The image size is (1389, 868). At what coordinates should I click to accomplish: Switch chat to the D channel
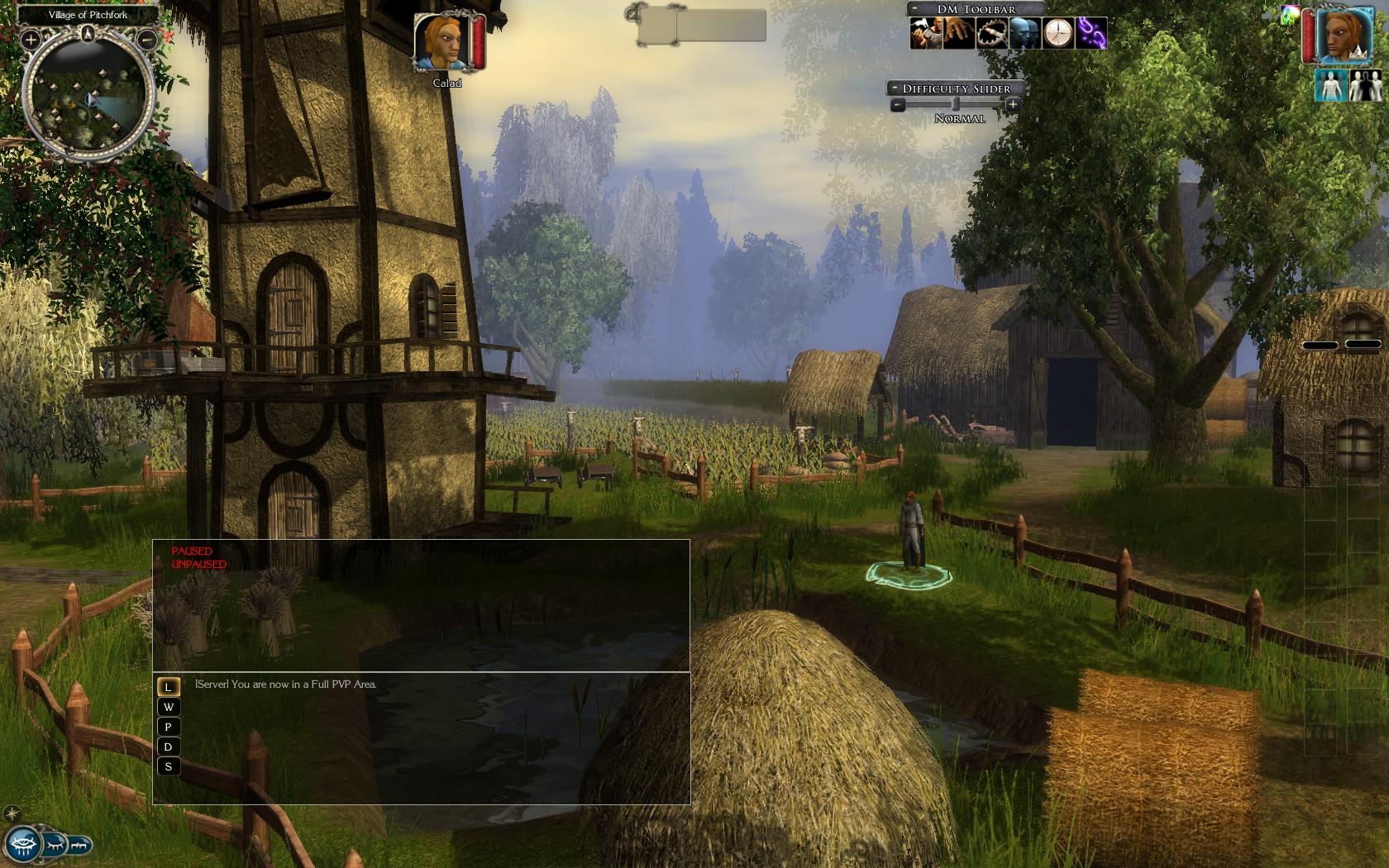click(169, 746)
